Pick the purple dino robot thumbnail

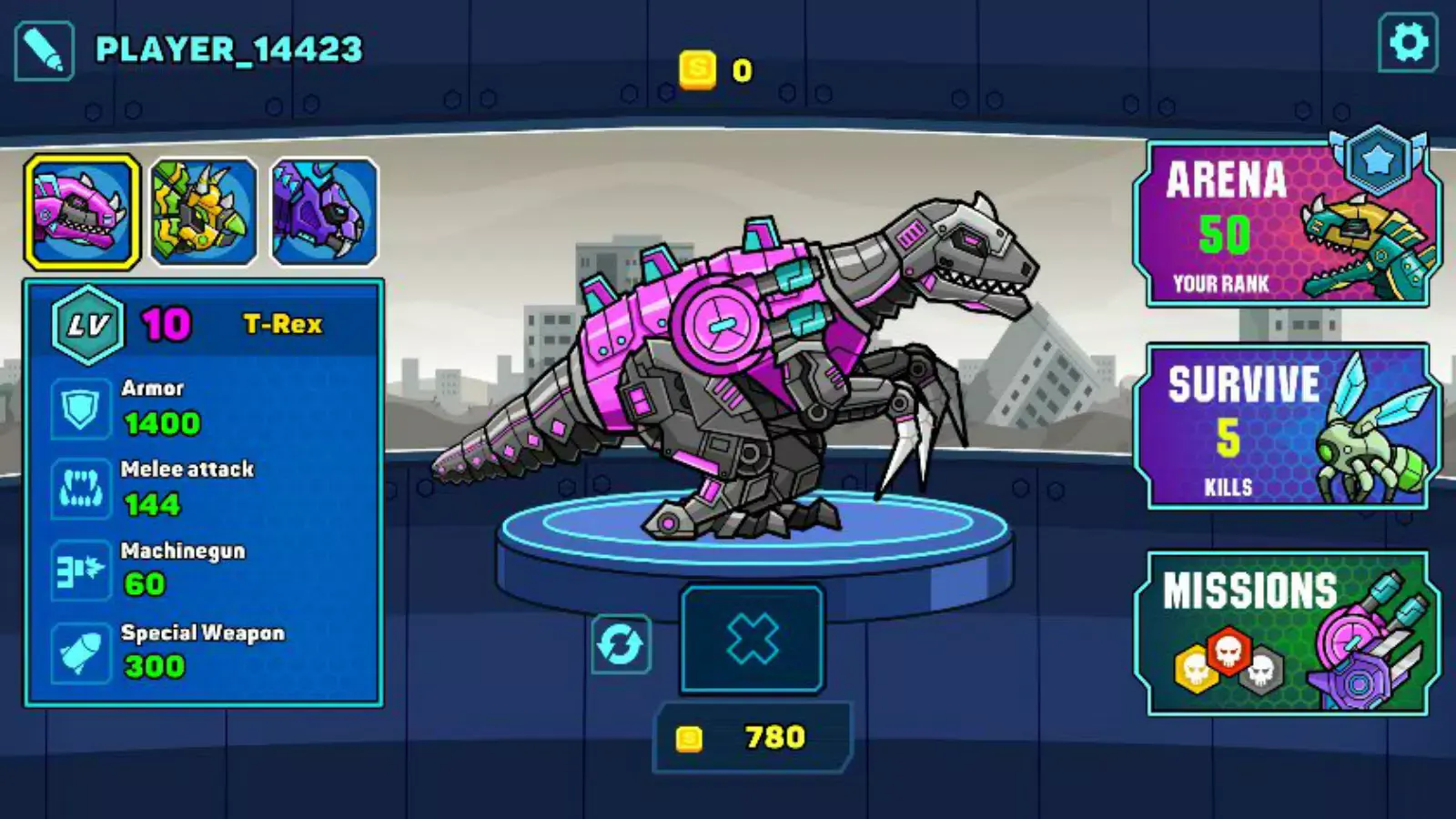pyautogui.click(x=324, y=212)
